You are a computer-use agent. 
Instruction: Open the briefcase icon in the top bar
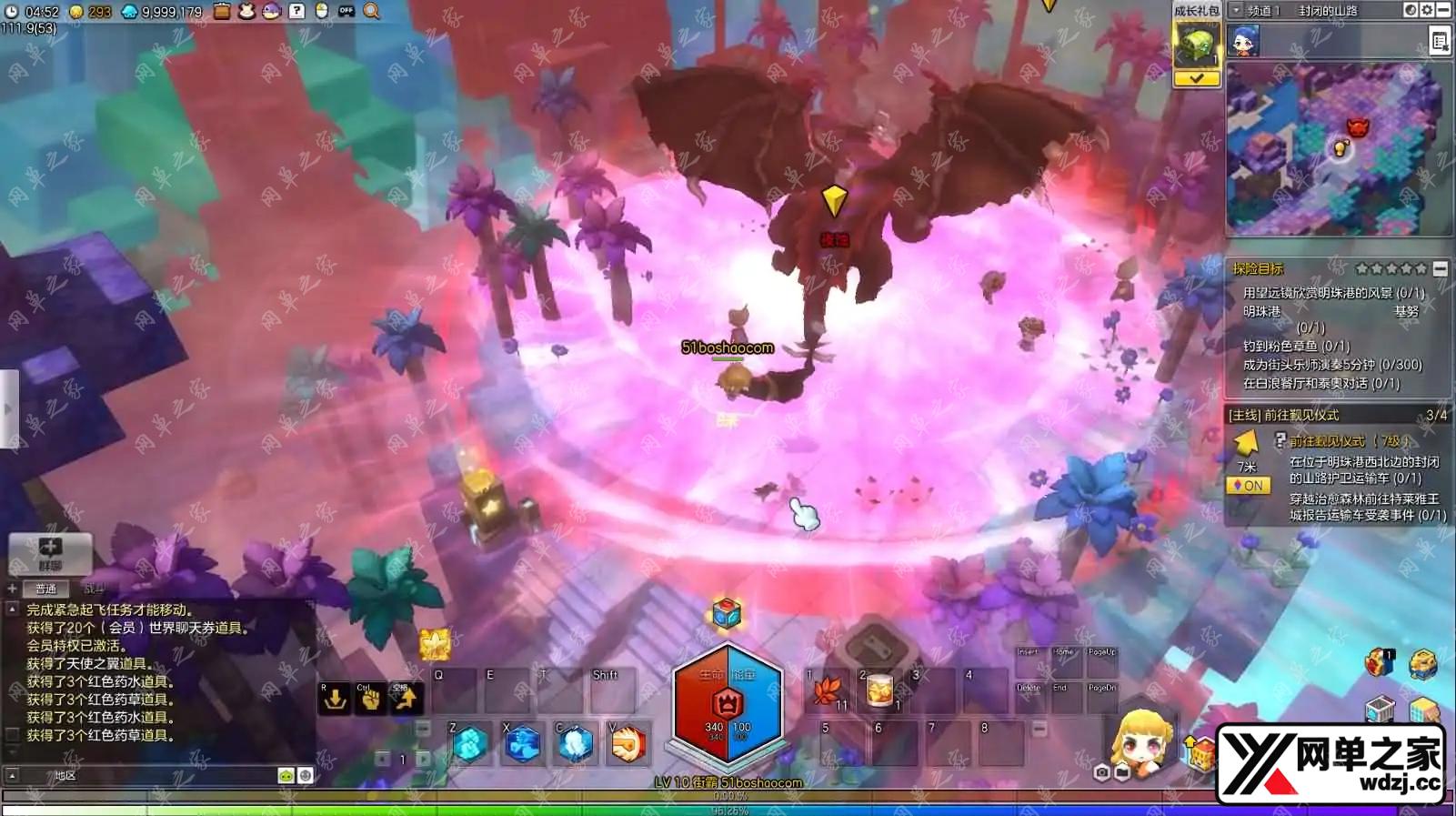[x=223, y=11]
